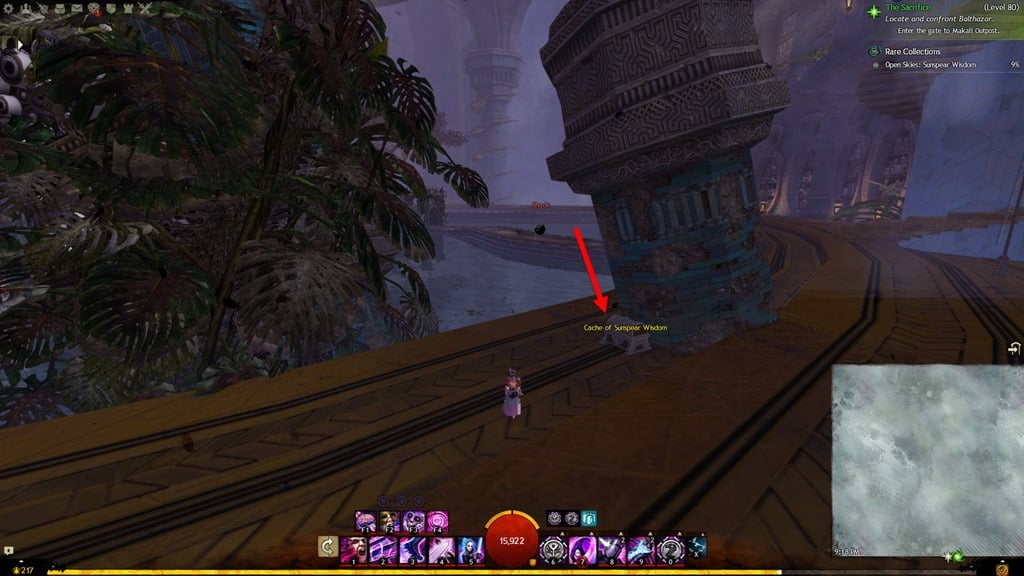Activate weapon skill 1 screaming face
Screen dimensions: 1024x576
(x=352, y=549)
